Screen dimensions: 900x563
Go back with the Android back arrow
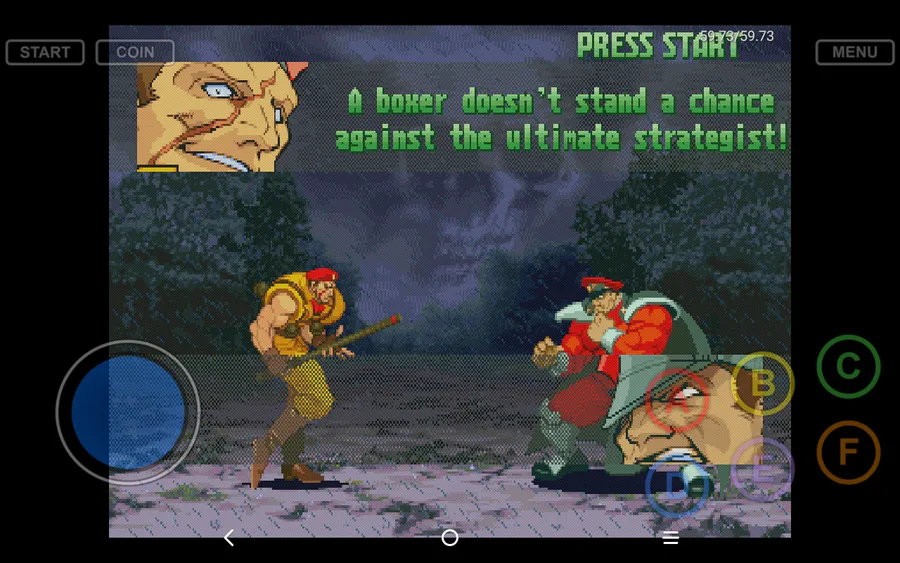point(229,538)
